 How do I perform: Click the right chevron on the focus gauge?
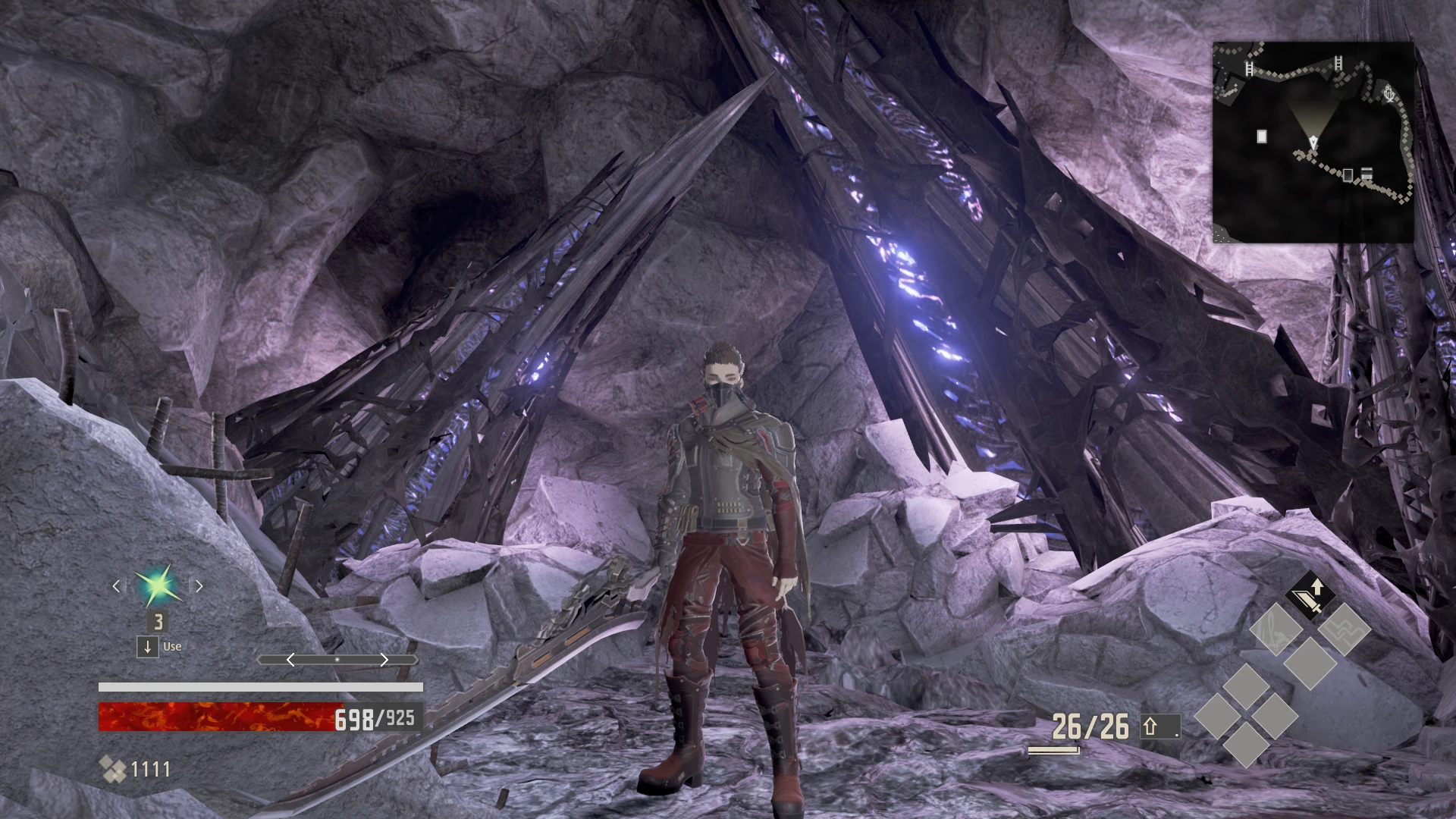[x=384, y=661]
